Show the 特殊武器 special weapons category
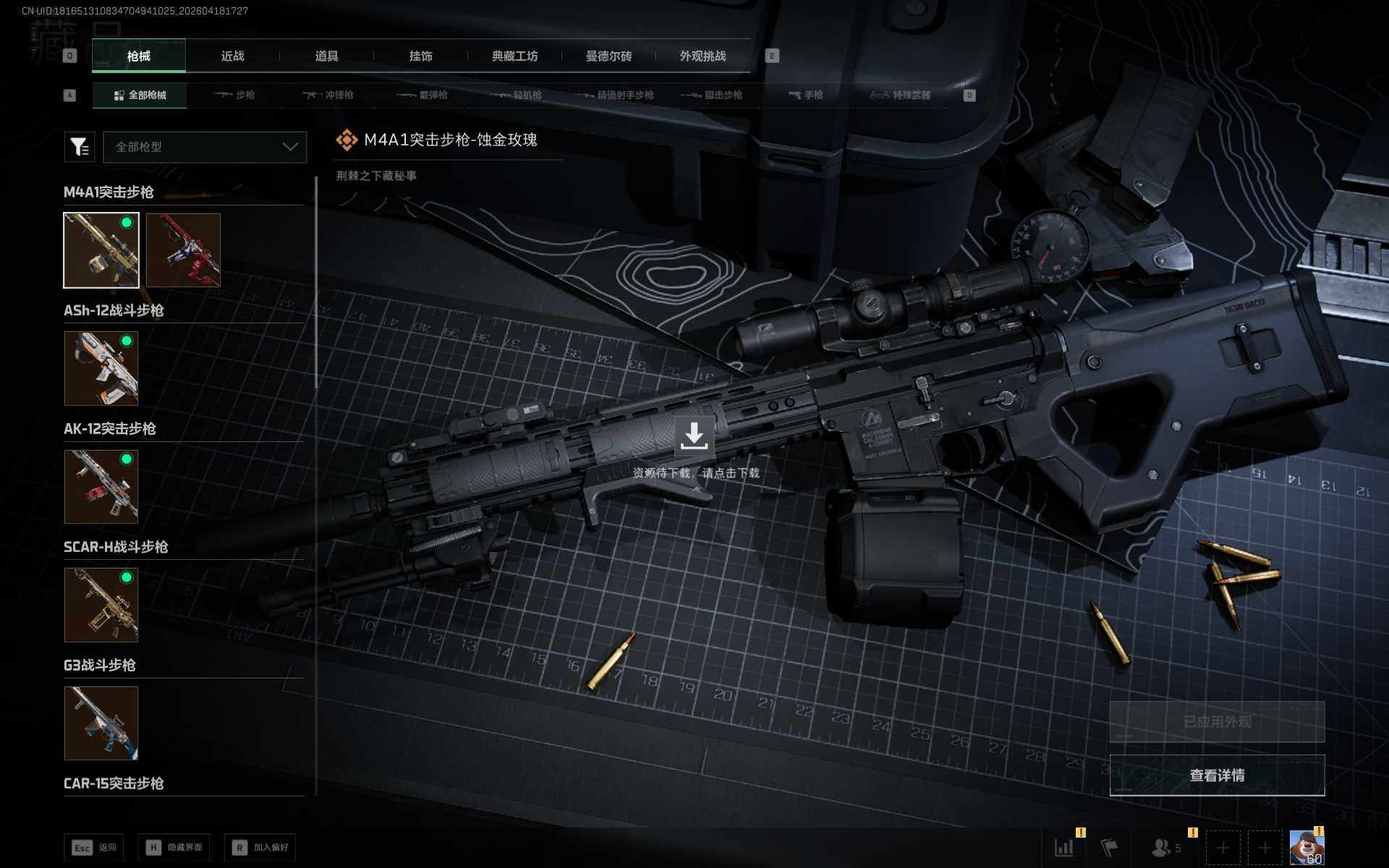Viewport: 1389px width, 868px height. pos(900,95)
